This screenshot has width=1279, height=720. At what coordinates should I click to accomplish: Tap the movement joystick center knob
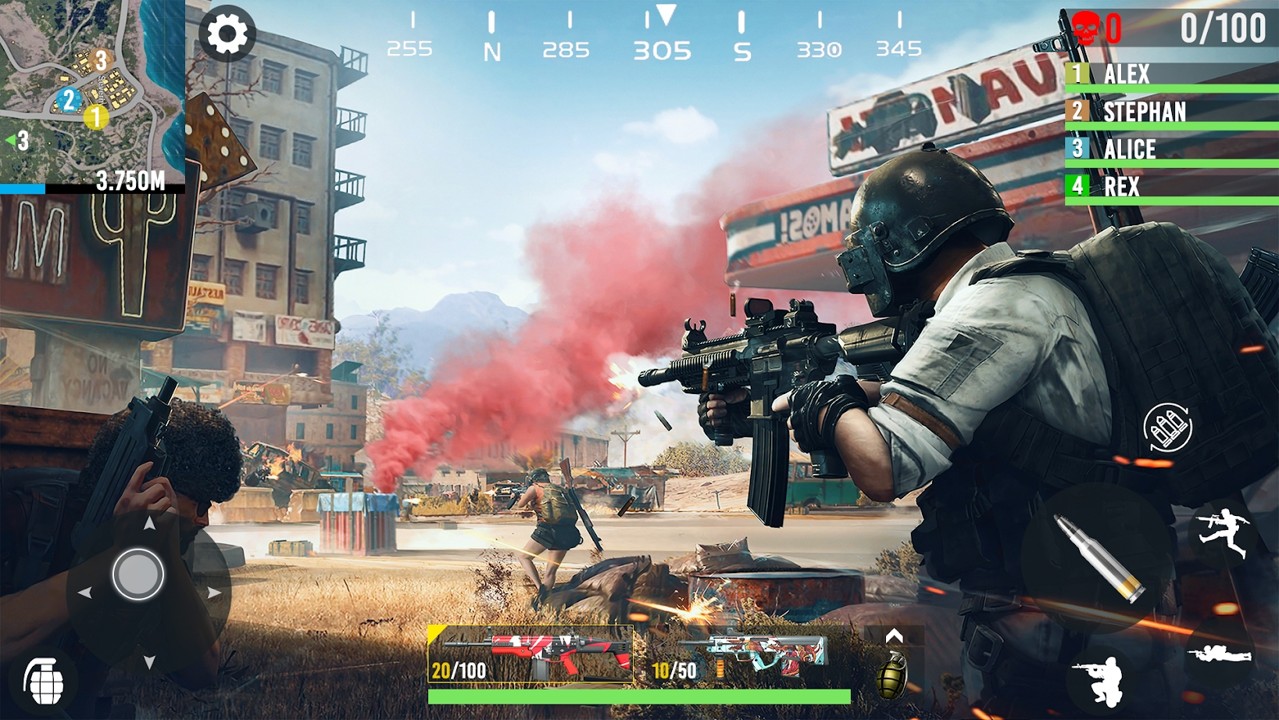[138, 574]
